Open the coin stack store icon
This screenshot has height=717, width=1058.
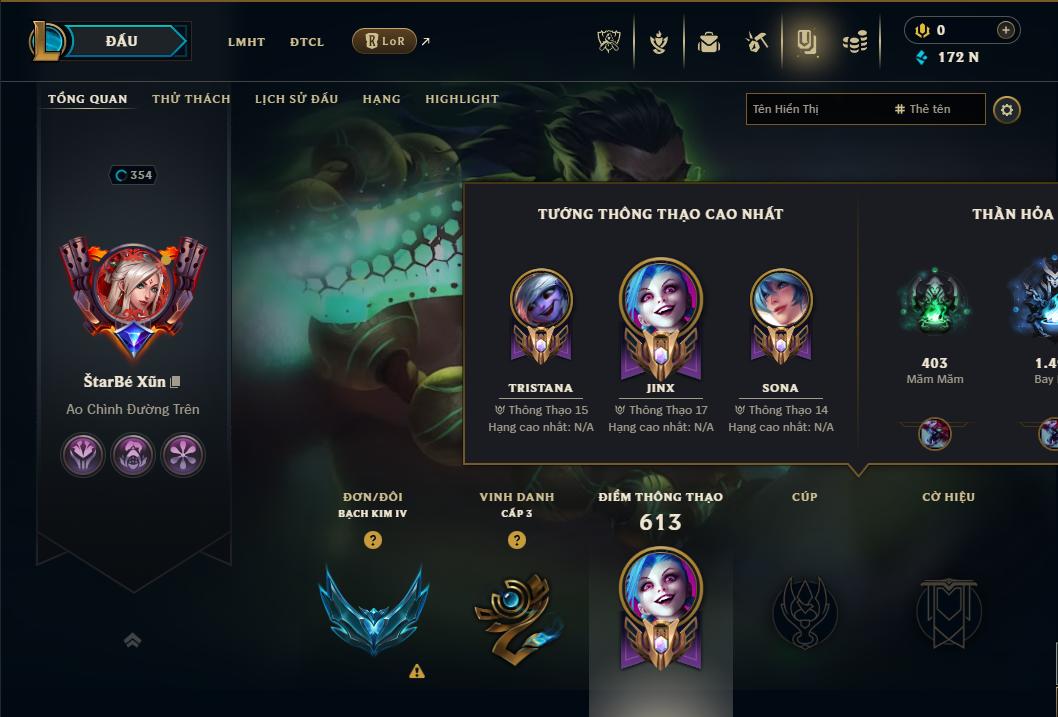[854, 42]
